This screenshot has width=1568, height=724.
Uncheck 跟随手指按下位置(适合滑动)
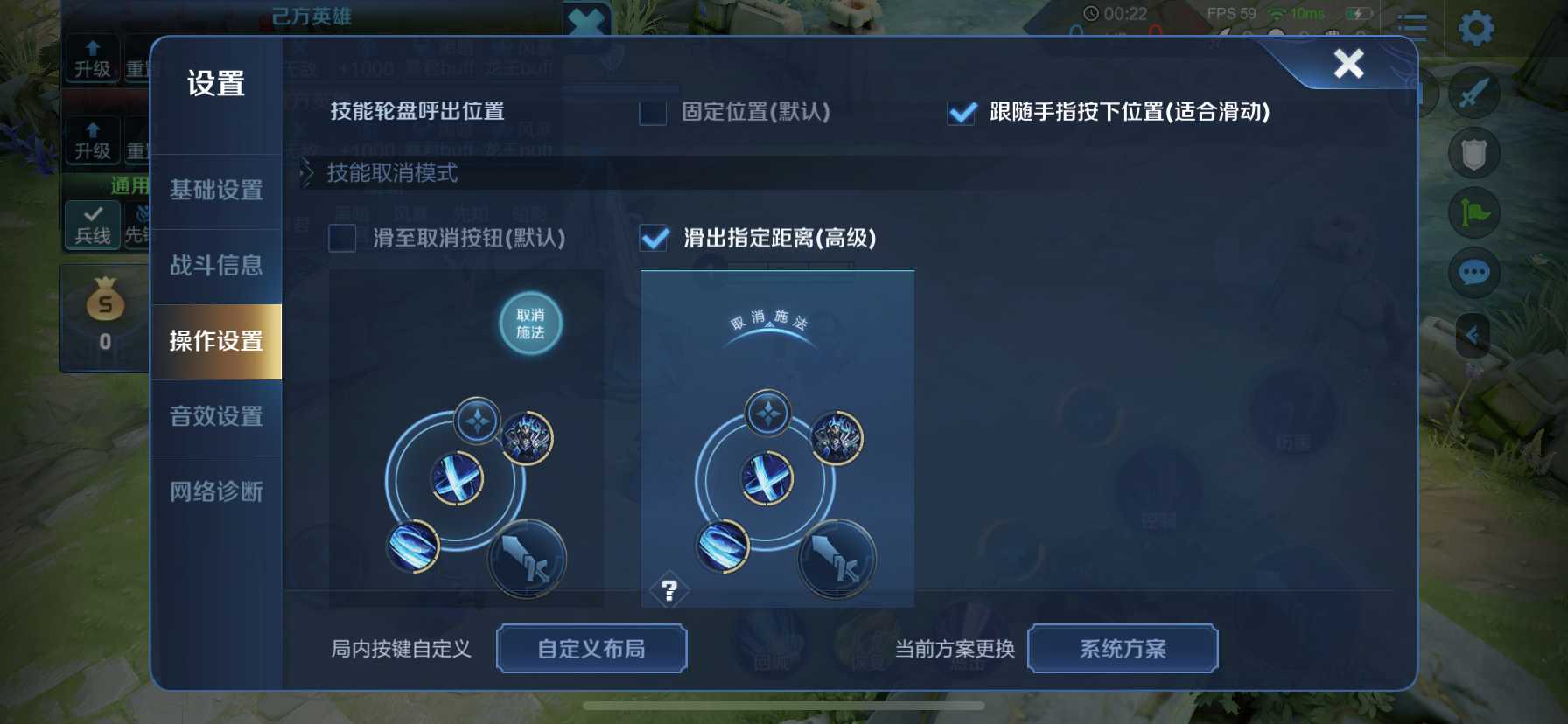coord(962,114)
